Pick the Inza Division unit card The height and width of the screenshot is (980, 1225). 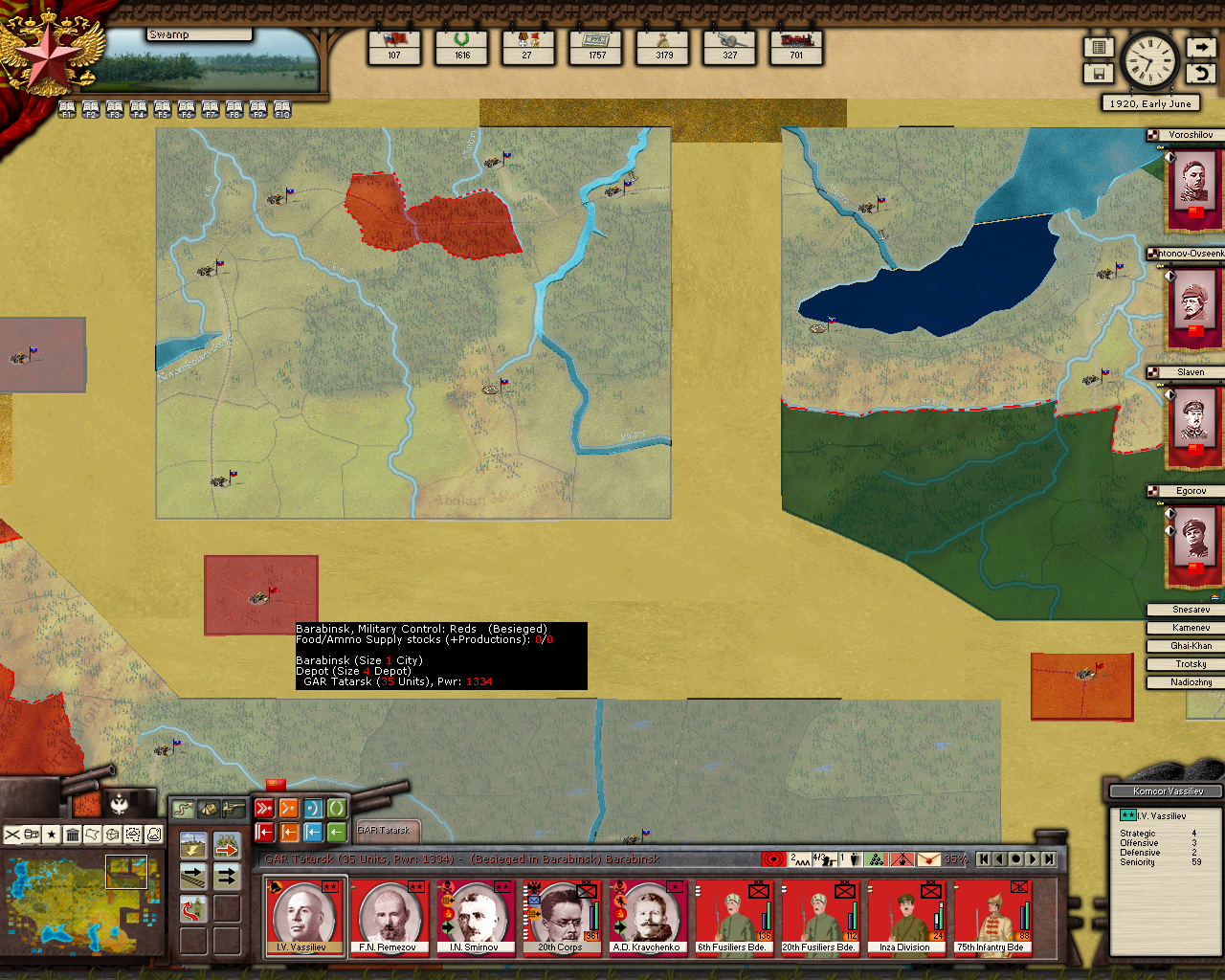point(905,917)
